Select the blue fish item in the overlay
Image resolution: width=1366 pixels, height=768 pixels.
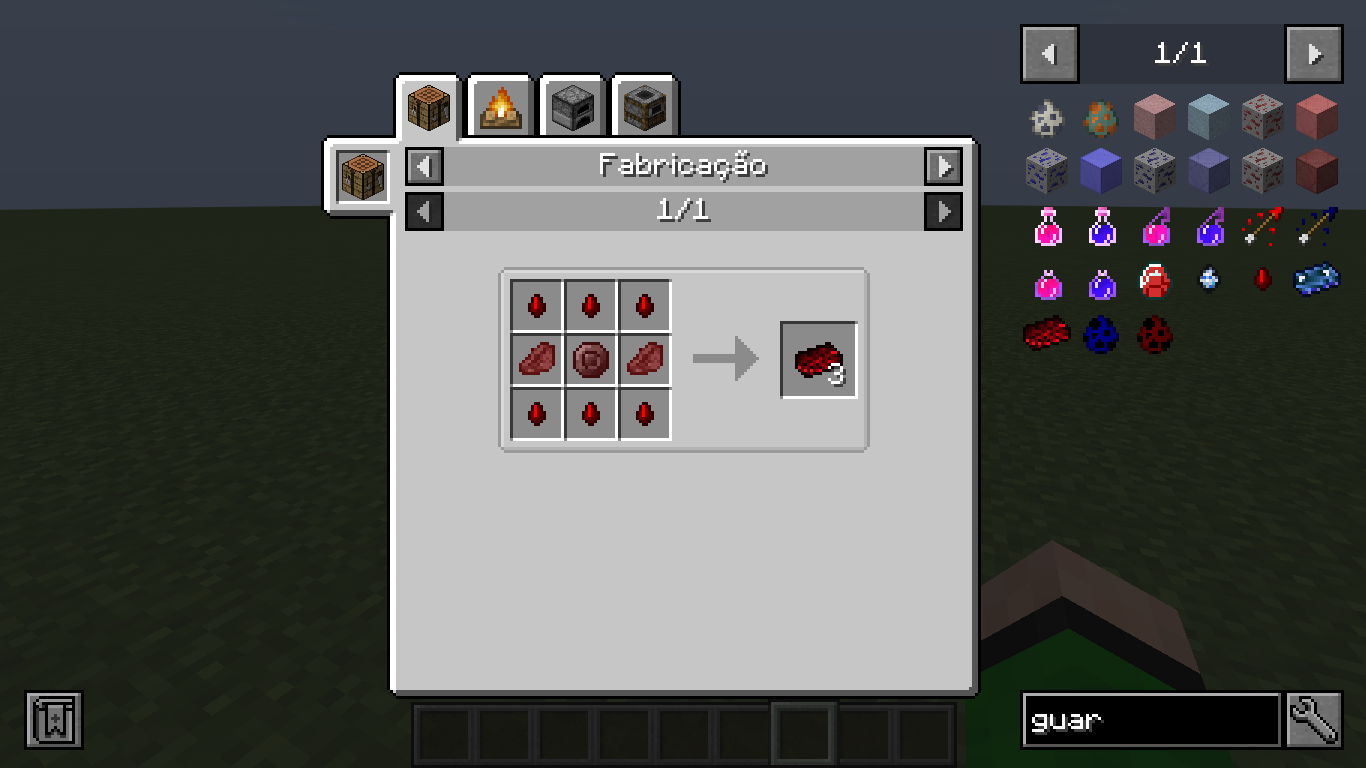point(1316,281)
